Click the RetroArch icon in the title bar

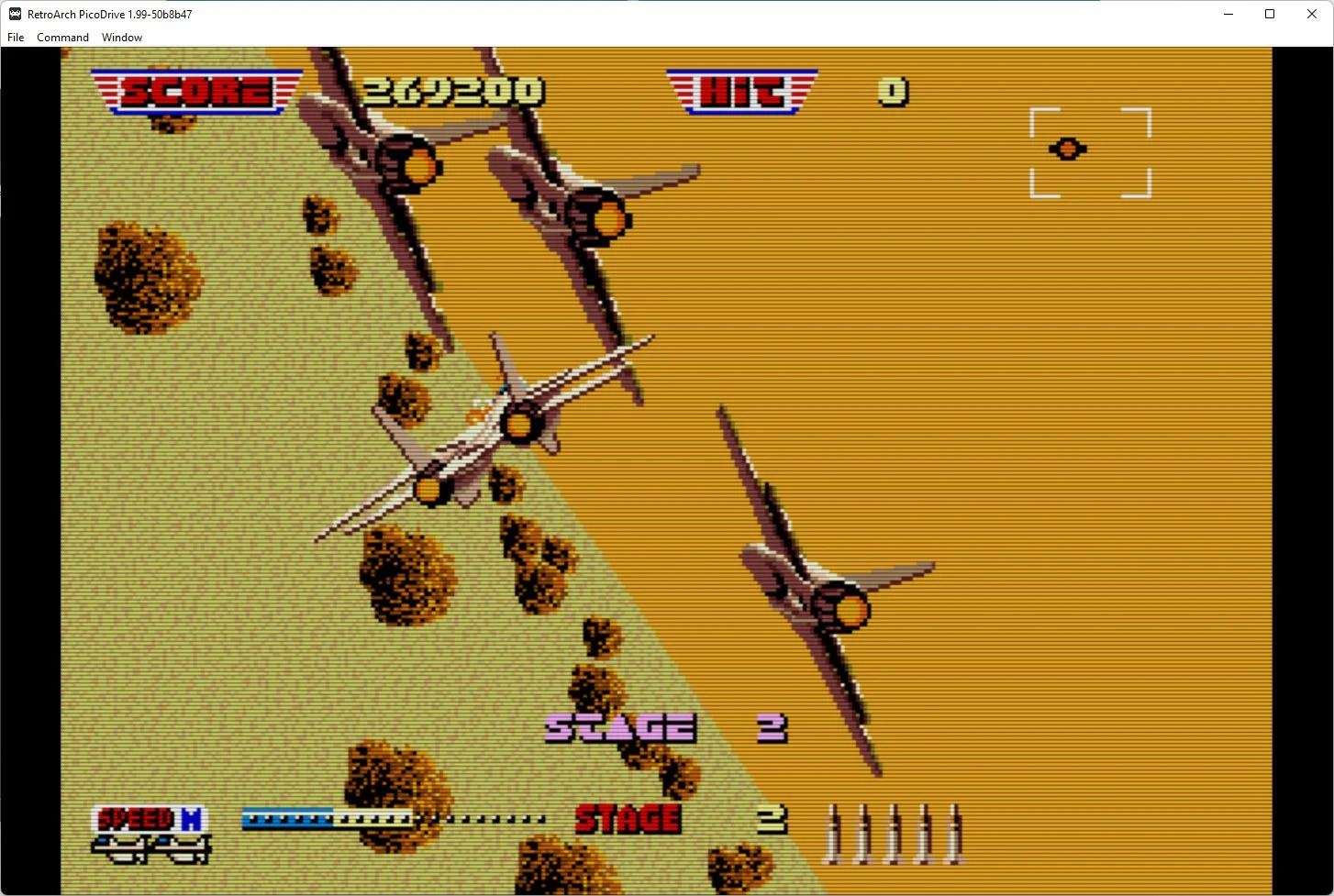[13, 14]
